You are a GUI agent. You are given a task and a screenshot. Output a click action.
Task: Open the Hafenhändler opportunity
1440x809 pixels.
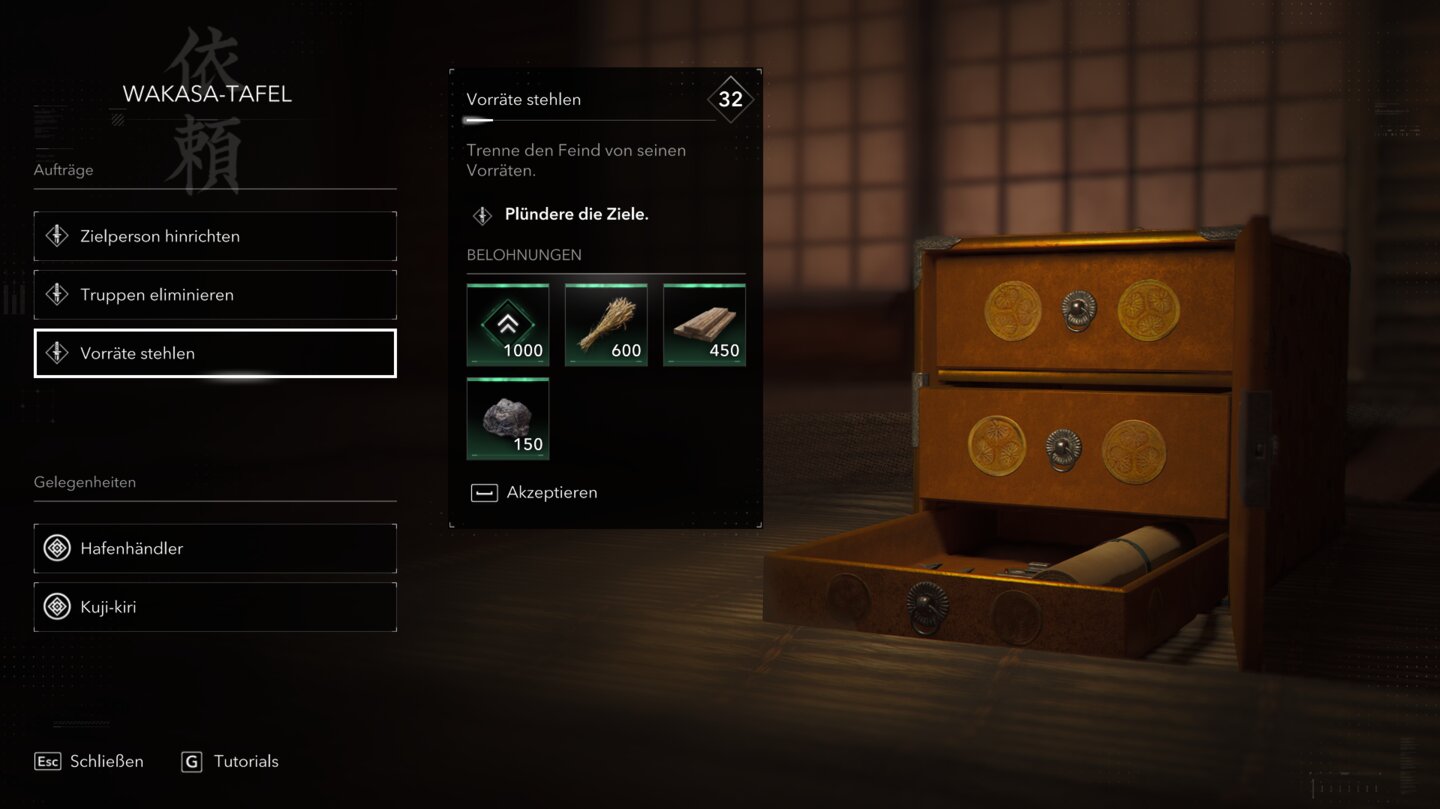coord(215,548)
